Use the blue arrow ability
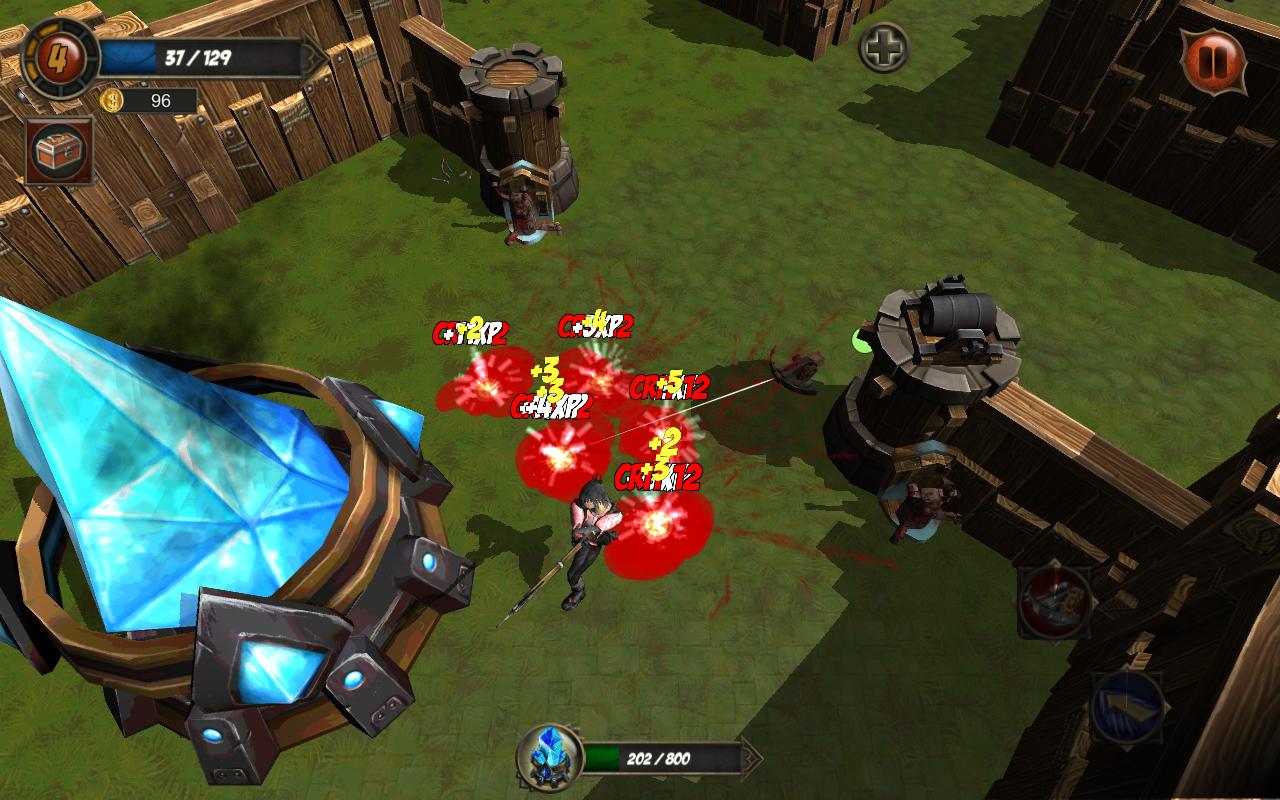 click(x=1126, y=706)
